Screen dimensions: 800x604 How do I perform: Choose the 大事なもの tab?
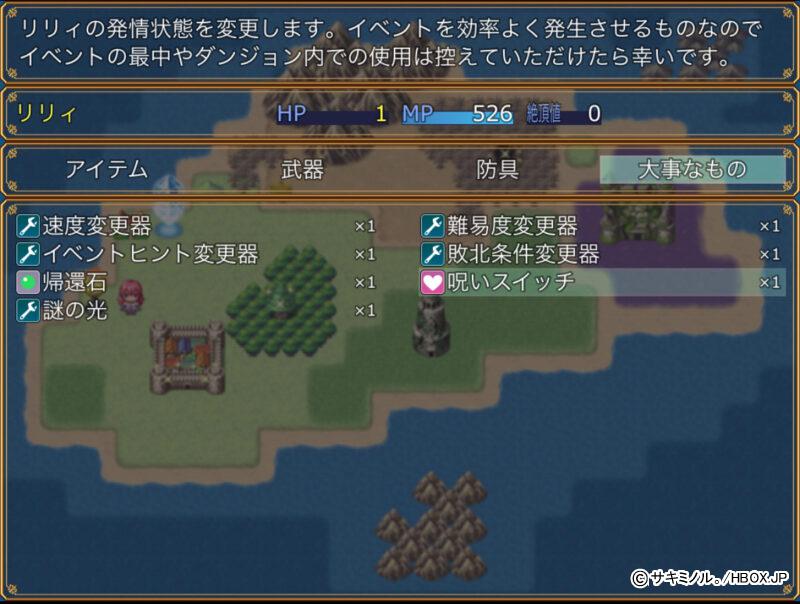click(692, 170)
